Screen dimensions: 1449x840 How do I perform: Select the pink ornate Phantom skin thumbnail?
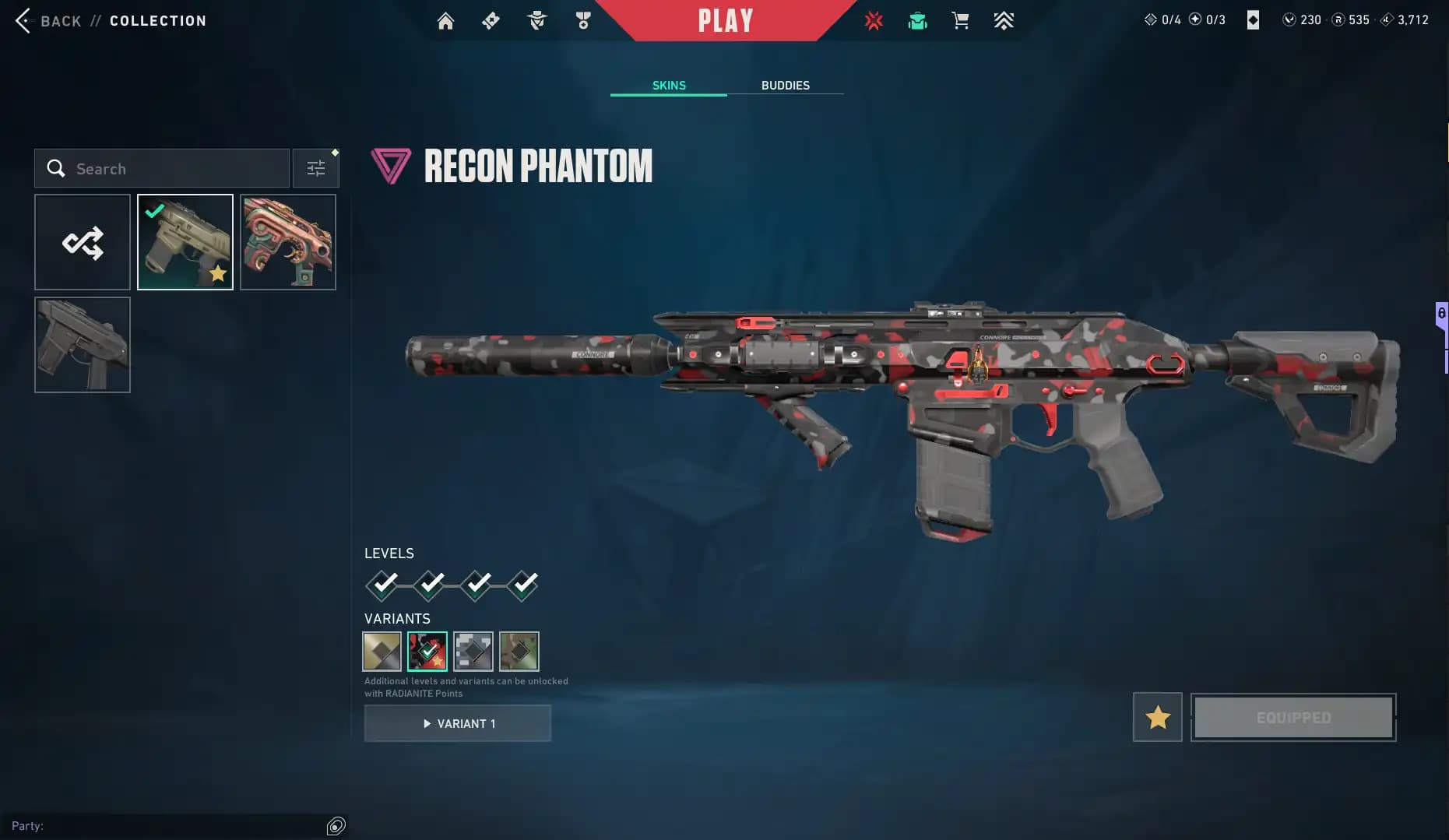click(287, 241)
